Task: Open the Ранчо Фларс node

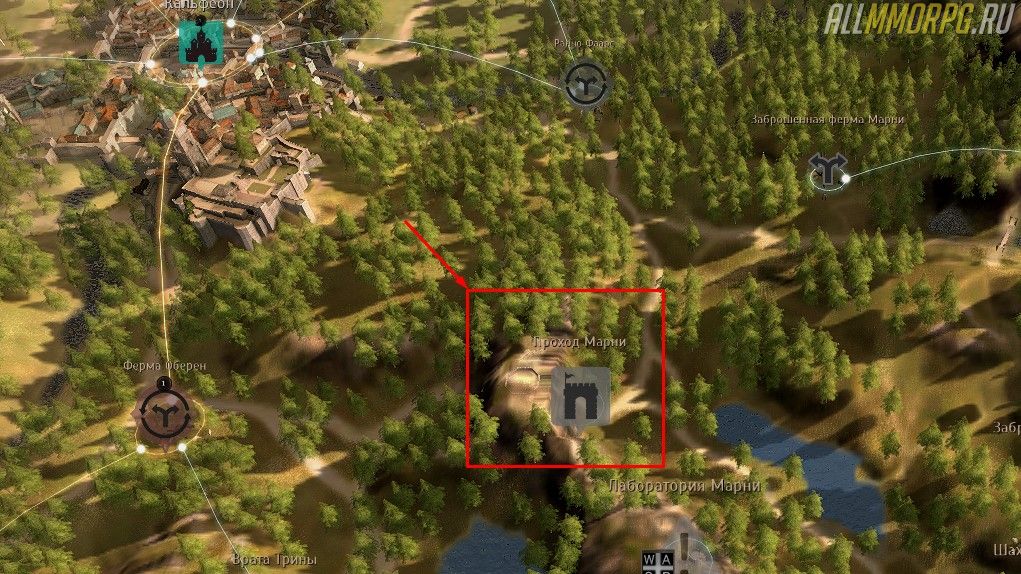Action: [x=584, y=82]
